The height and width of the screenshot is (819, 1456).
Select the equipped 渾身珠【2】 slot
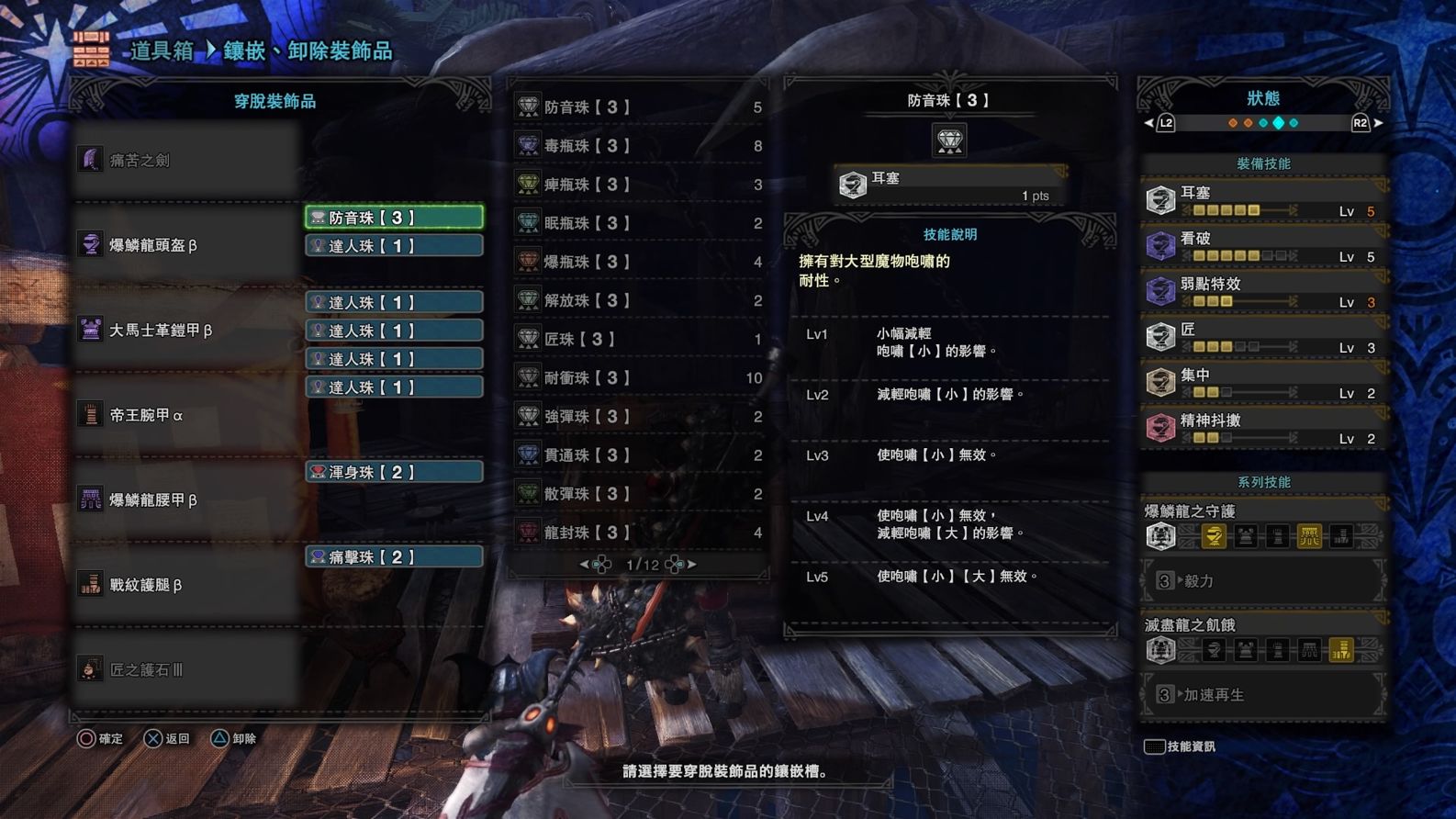pyautogui.click(x=393, y=471)
